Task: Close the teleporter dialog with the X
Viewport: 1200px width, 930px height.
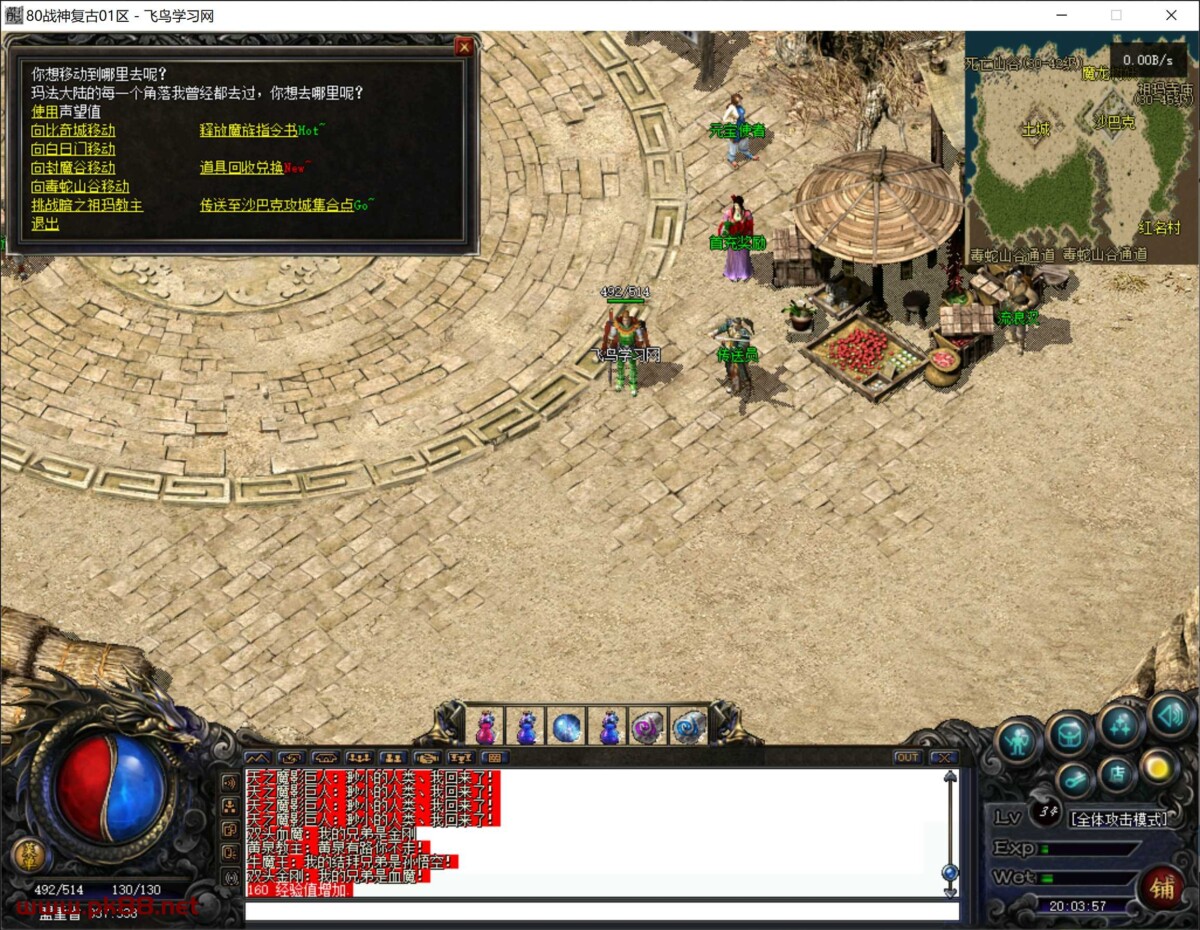Action: [463, 47]
